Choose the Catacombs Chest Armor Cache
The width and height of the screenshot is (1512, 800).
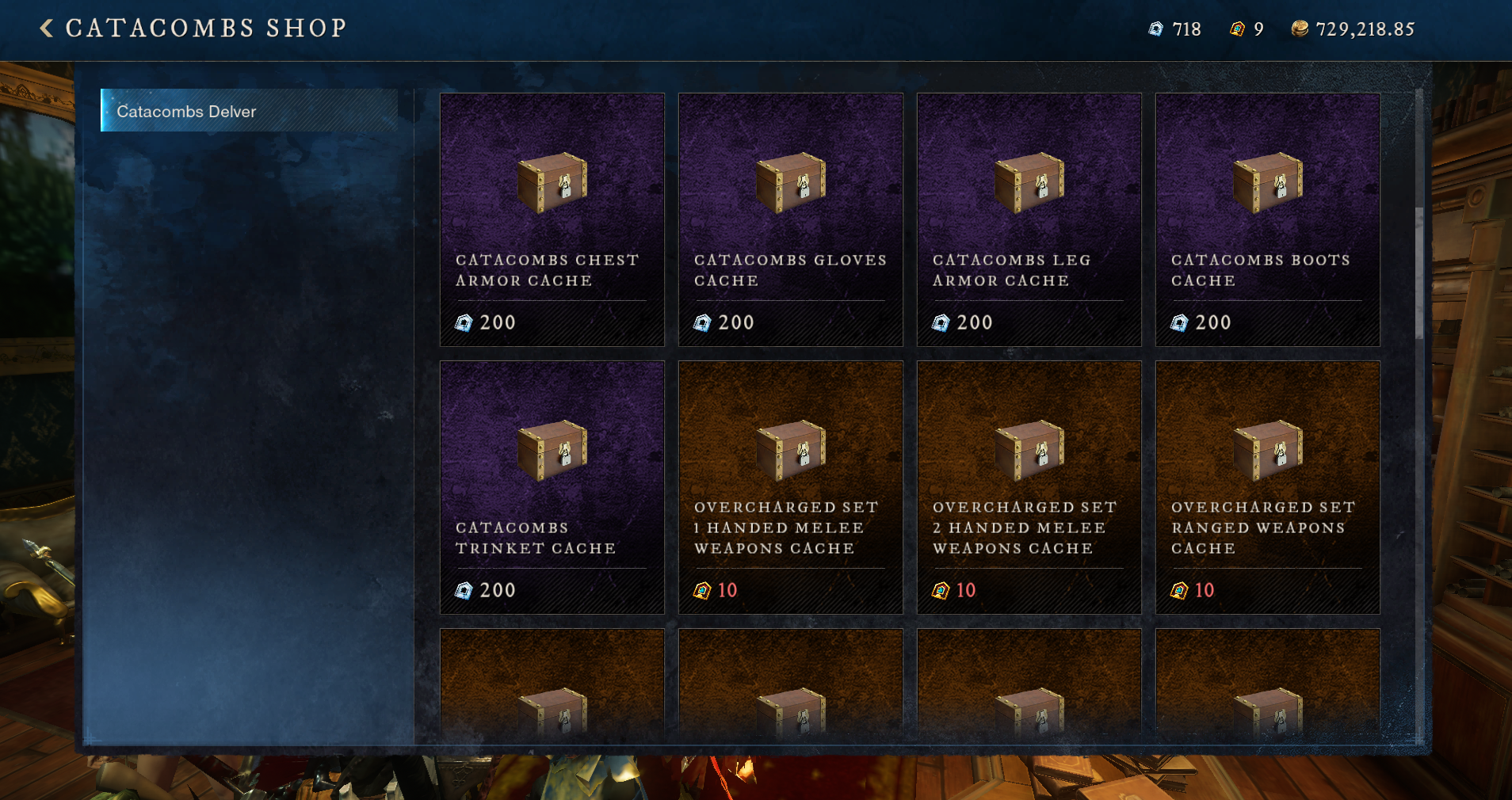coord(552,219)
